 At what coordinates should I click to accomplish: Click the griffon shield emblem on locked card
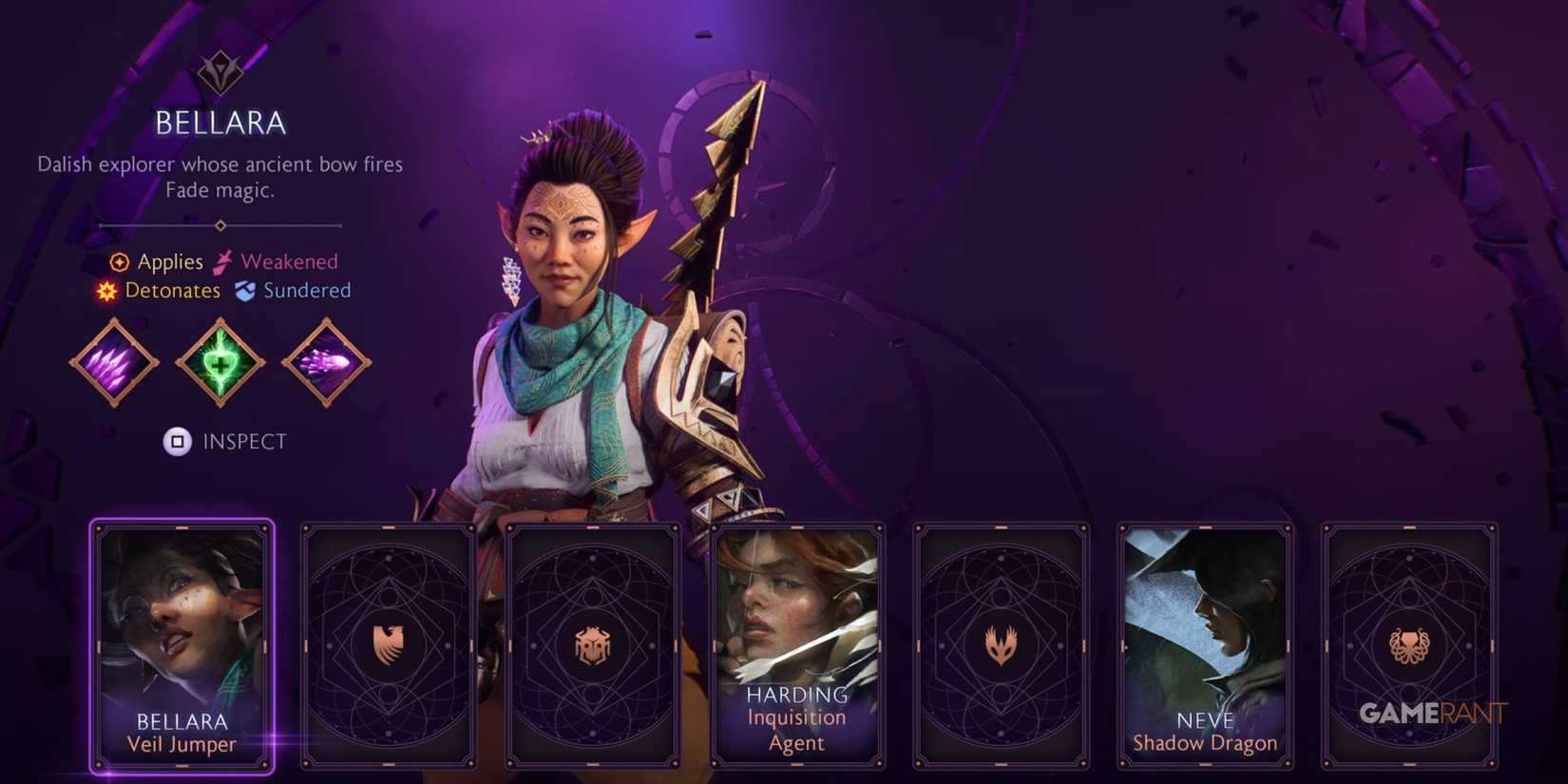(x=387, y=642)
